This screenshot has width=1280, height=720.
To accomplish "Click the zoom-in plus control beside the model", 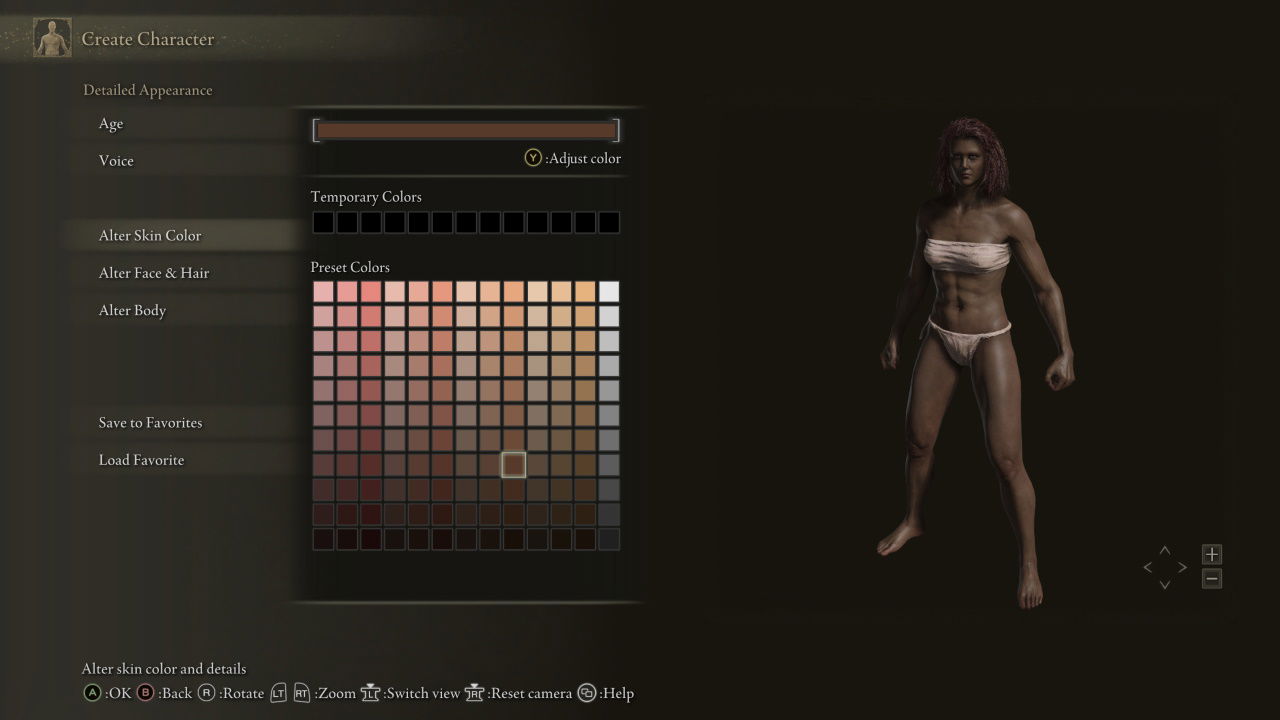I will (1211, 553).
